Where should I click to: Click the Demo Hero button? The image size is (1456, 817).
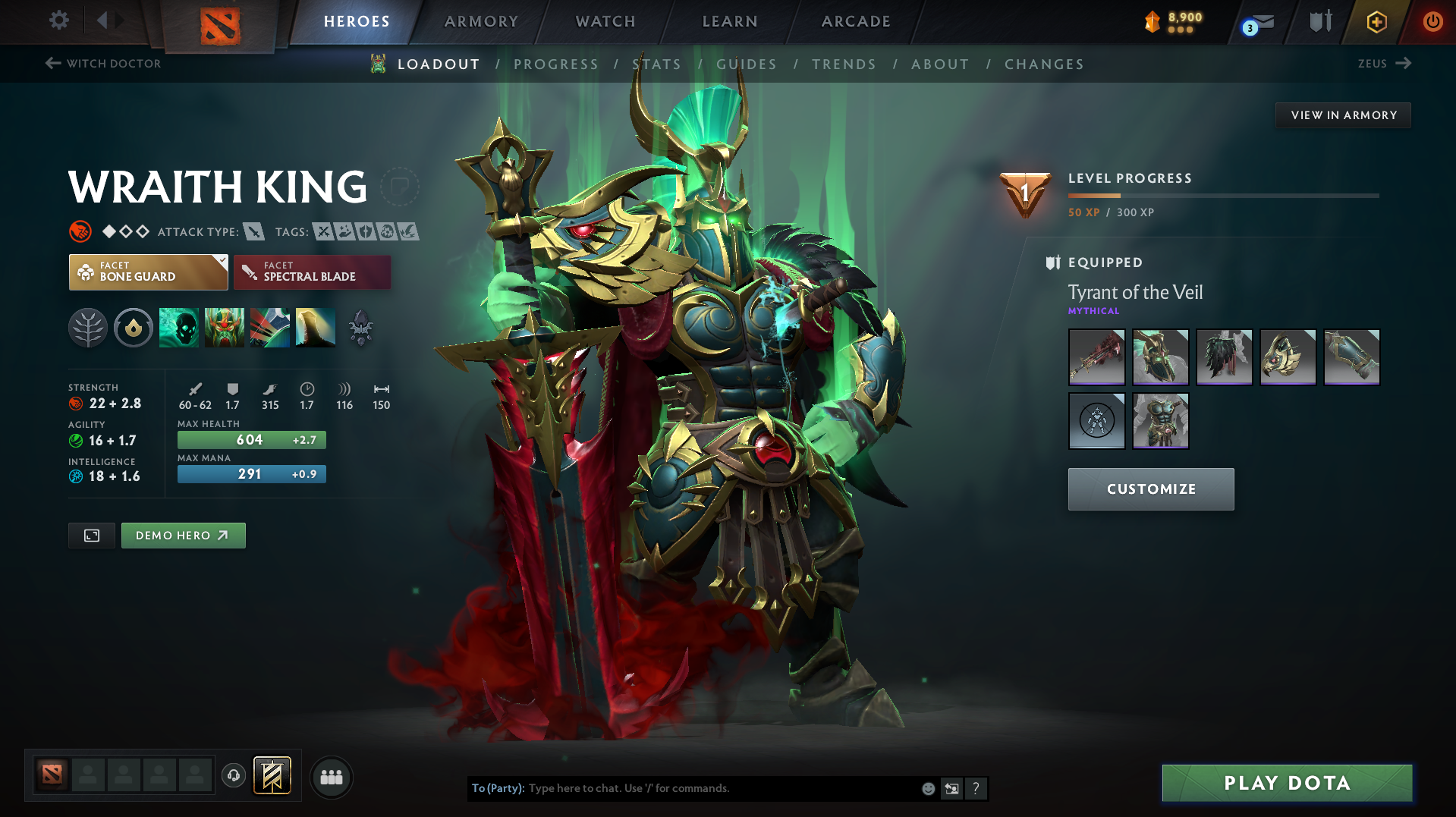click(x=183, y=535)
